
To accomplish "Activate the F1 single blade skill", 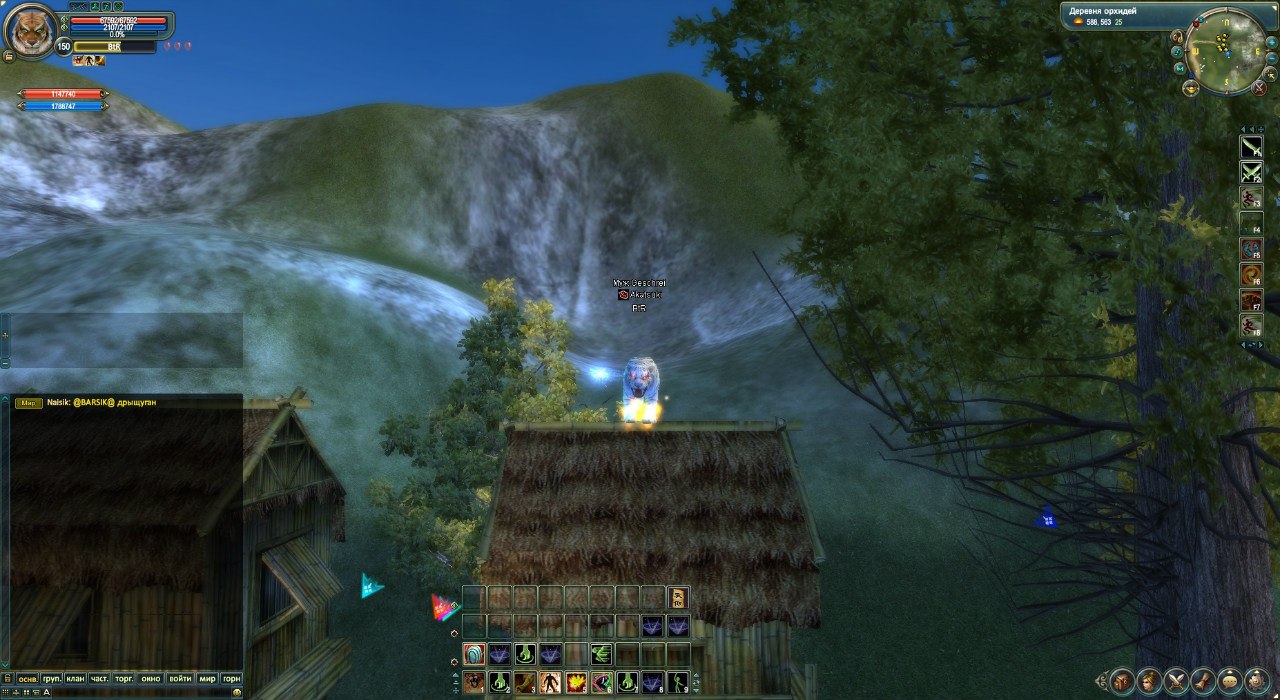I will [1252, 147].
